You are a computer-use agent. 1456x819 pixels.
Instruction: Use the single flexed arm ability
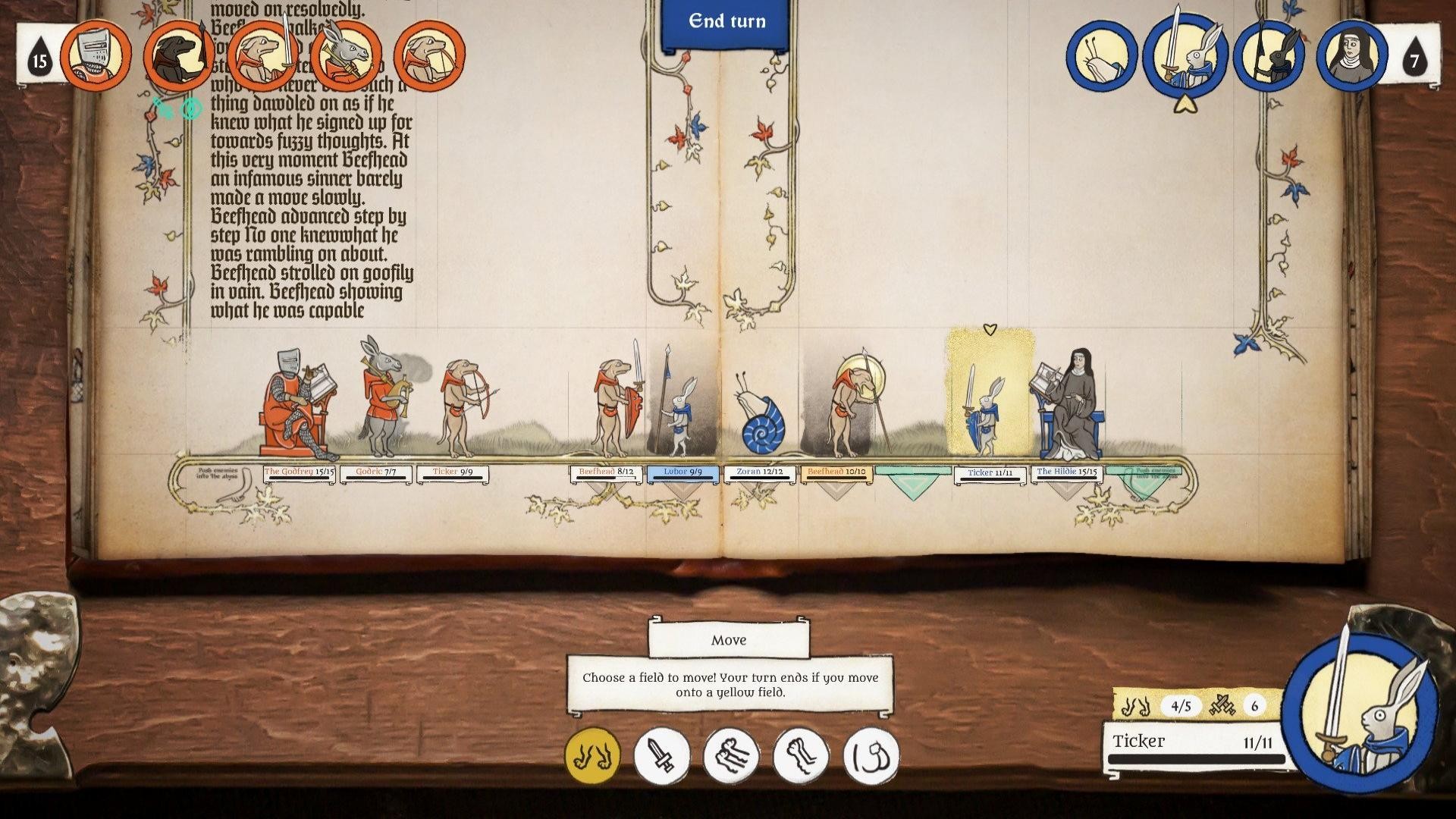coord(801,755)
